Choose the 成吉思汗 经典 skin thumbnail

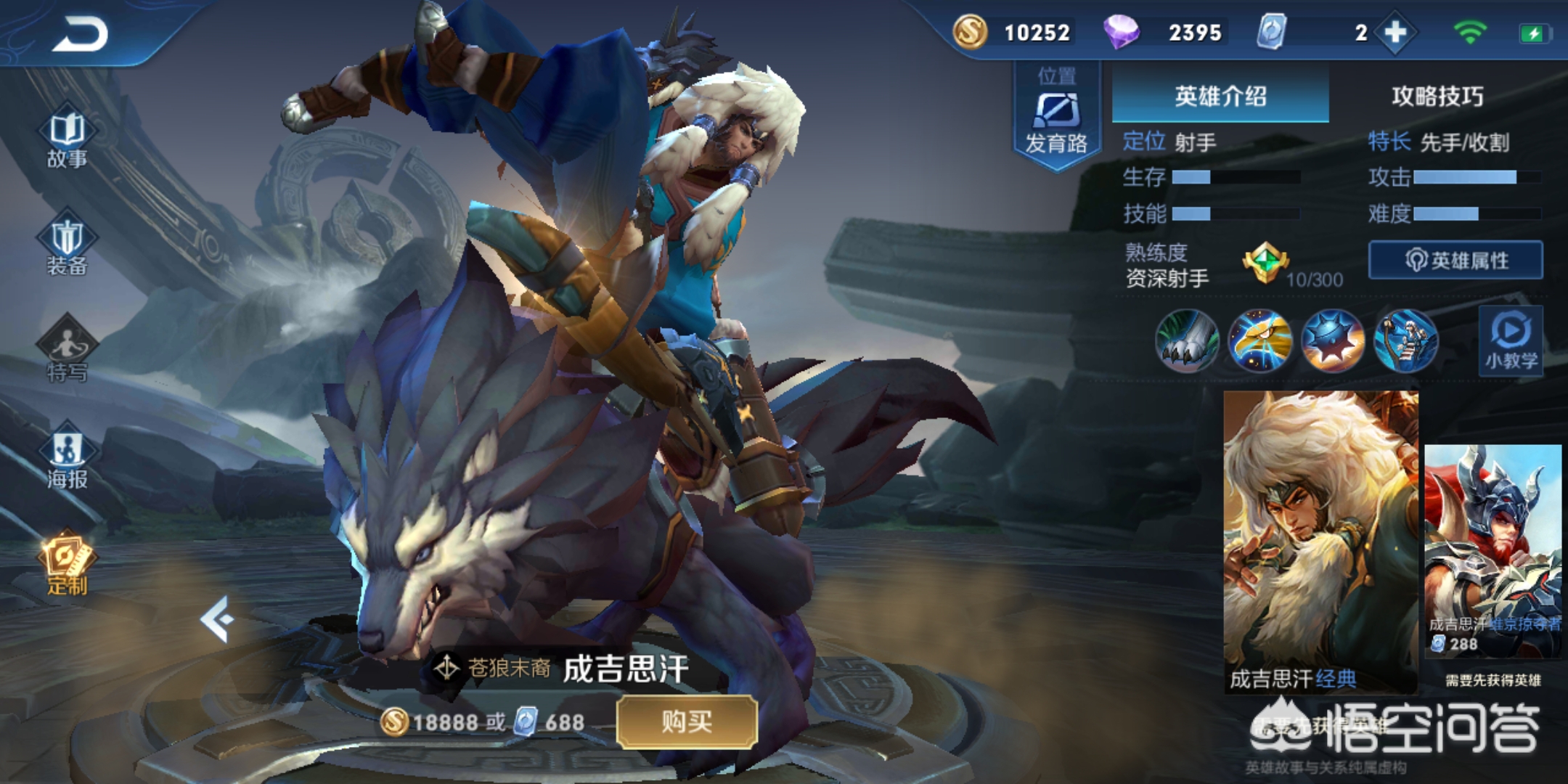click(x=1320, y=541)
